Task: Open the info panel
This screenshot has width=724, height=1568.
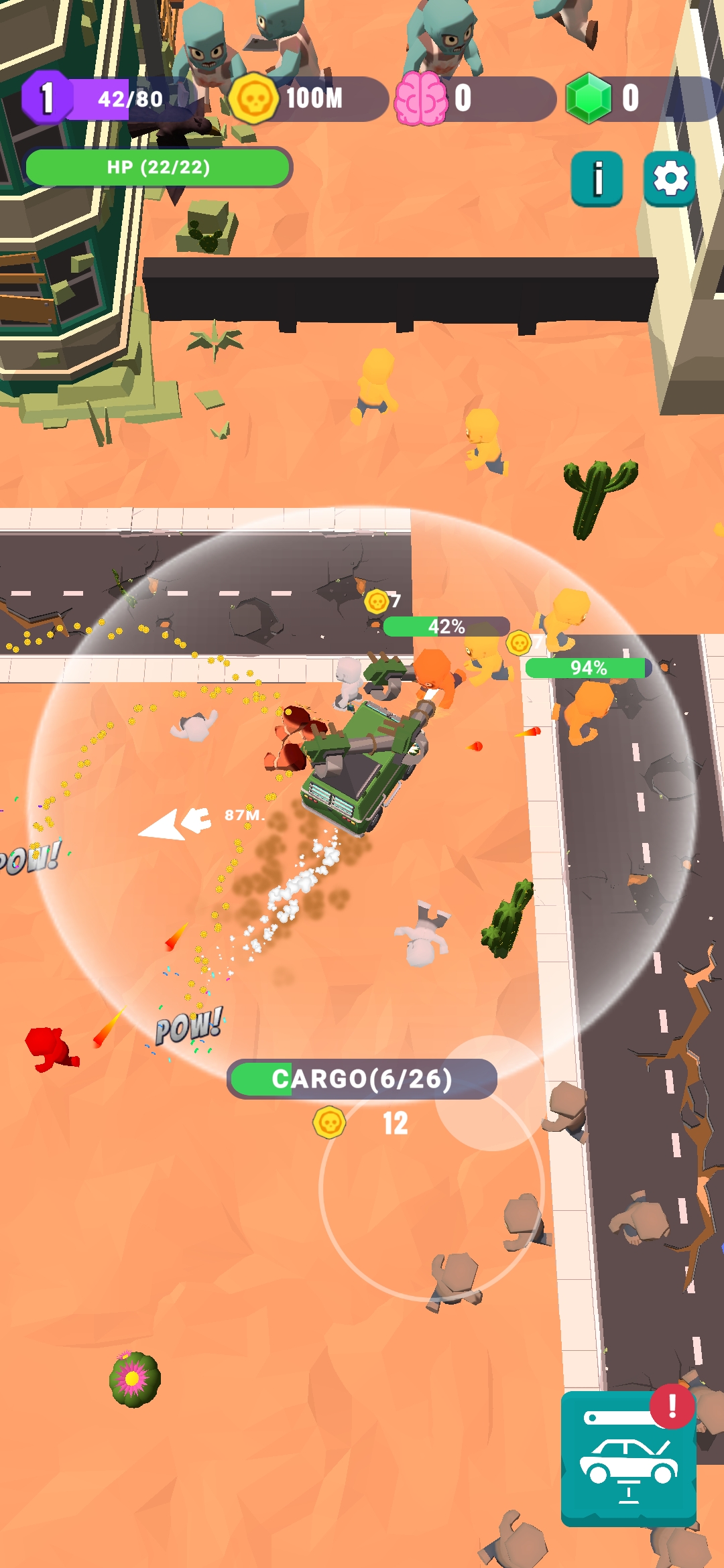Action: click(597, 179)
